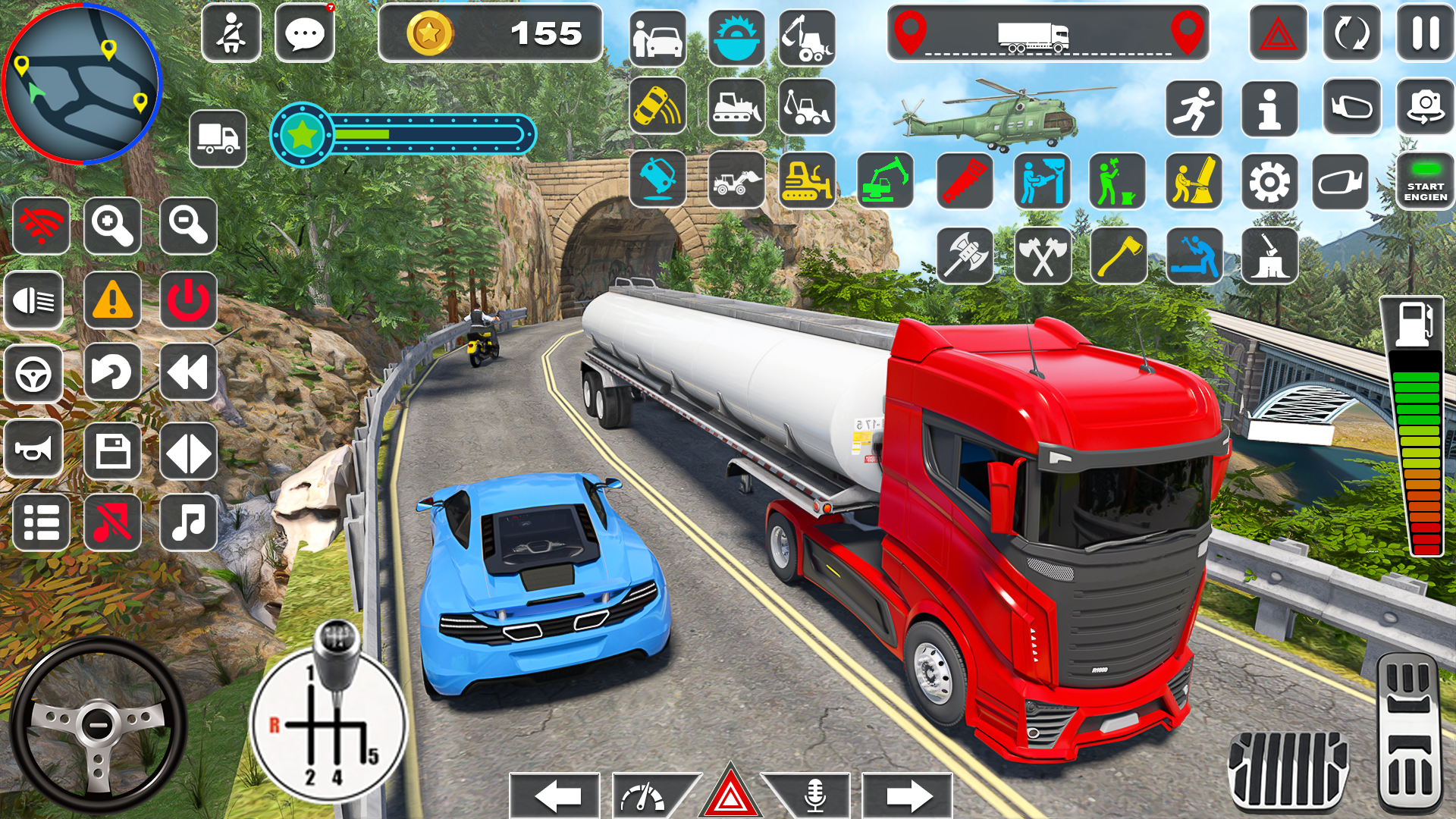Image resolution: width=1456 pixels, height=819 pixels.
Task: Mute music with the crossed-out note button
Action: click(x=112, y=522)
